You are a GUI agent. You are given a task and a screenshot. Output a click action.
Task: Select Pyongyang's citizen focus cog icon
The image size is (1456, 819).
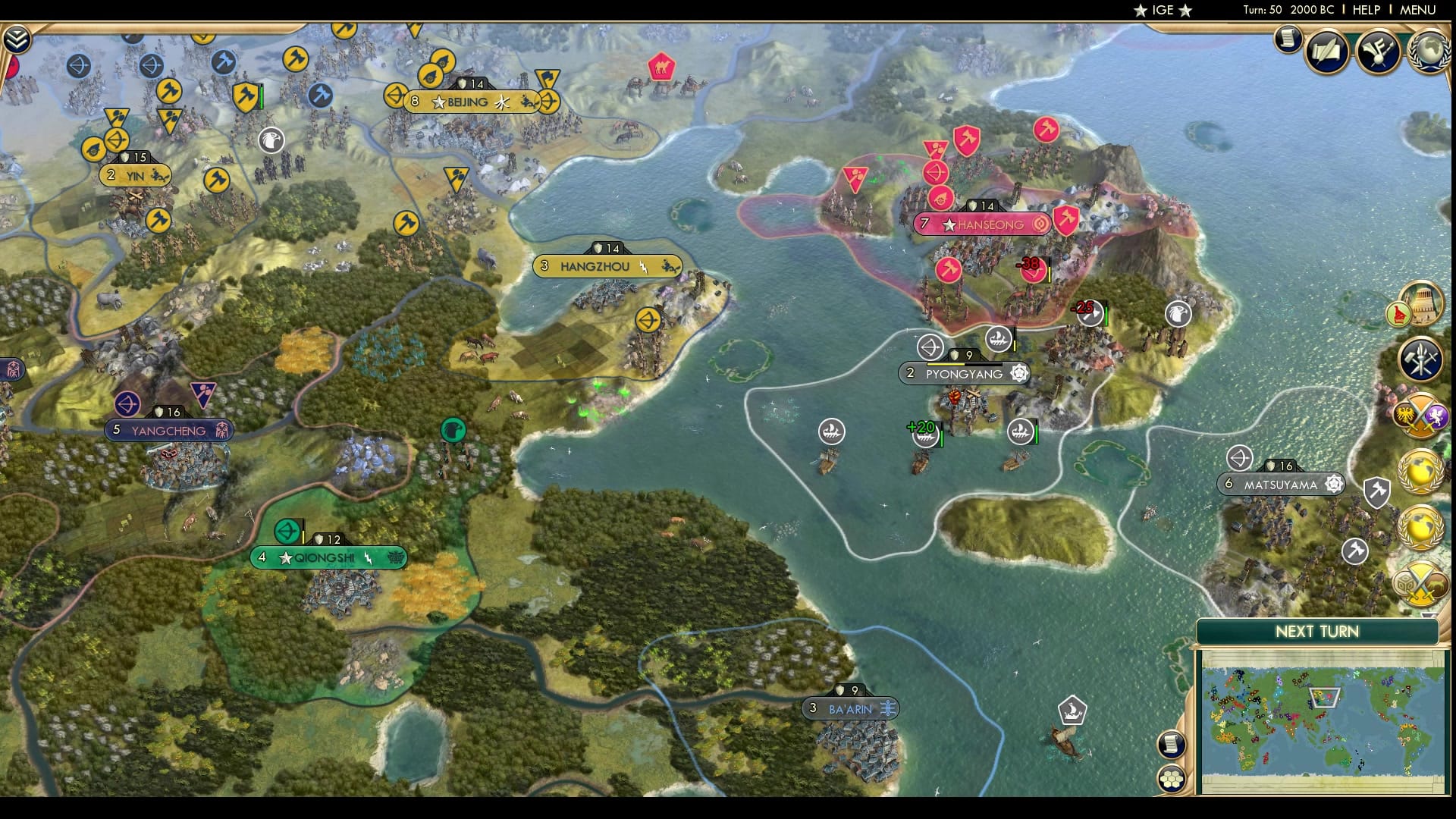[1019, 374]
